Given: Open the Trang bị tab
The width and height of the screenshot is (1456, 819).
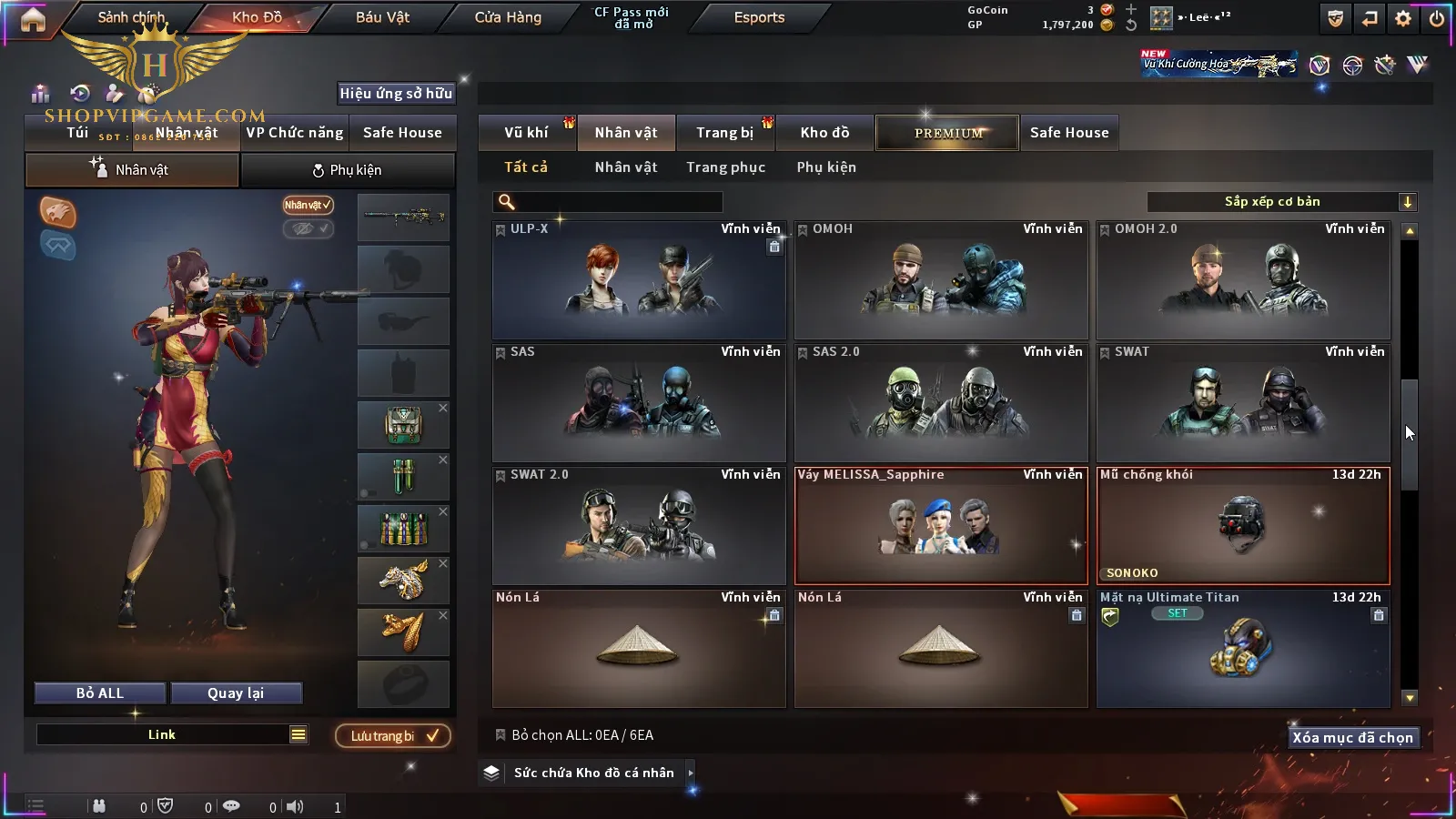Looking at the screenshot, I should [x=724, y=133].
